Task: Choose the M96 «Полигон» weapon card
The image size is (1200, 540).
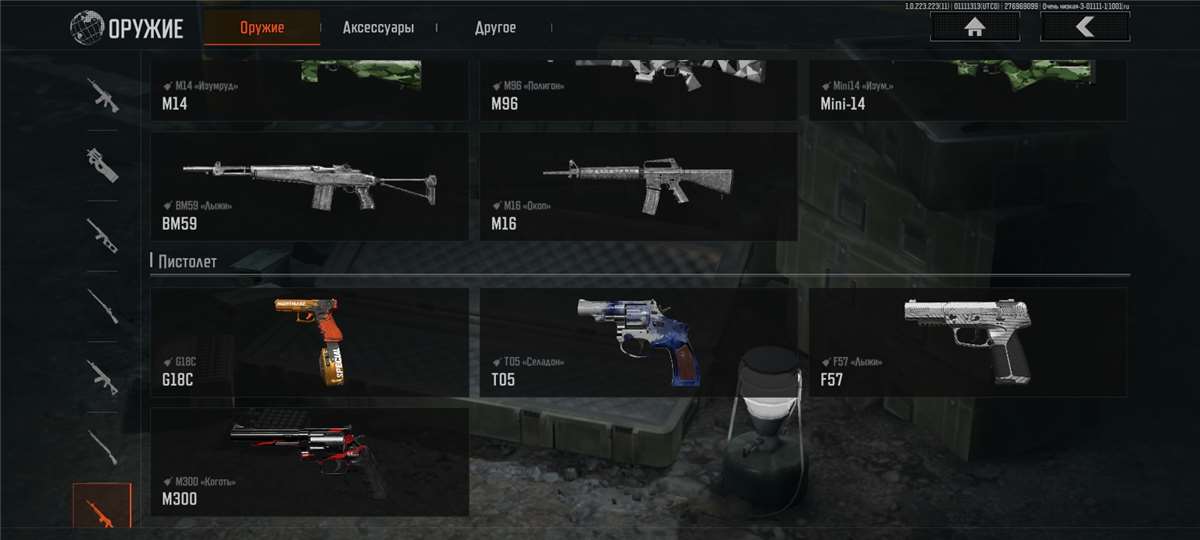Action: point(638,91)
